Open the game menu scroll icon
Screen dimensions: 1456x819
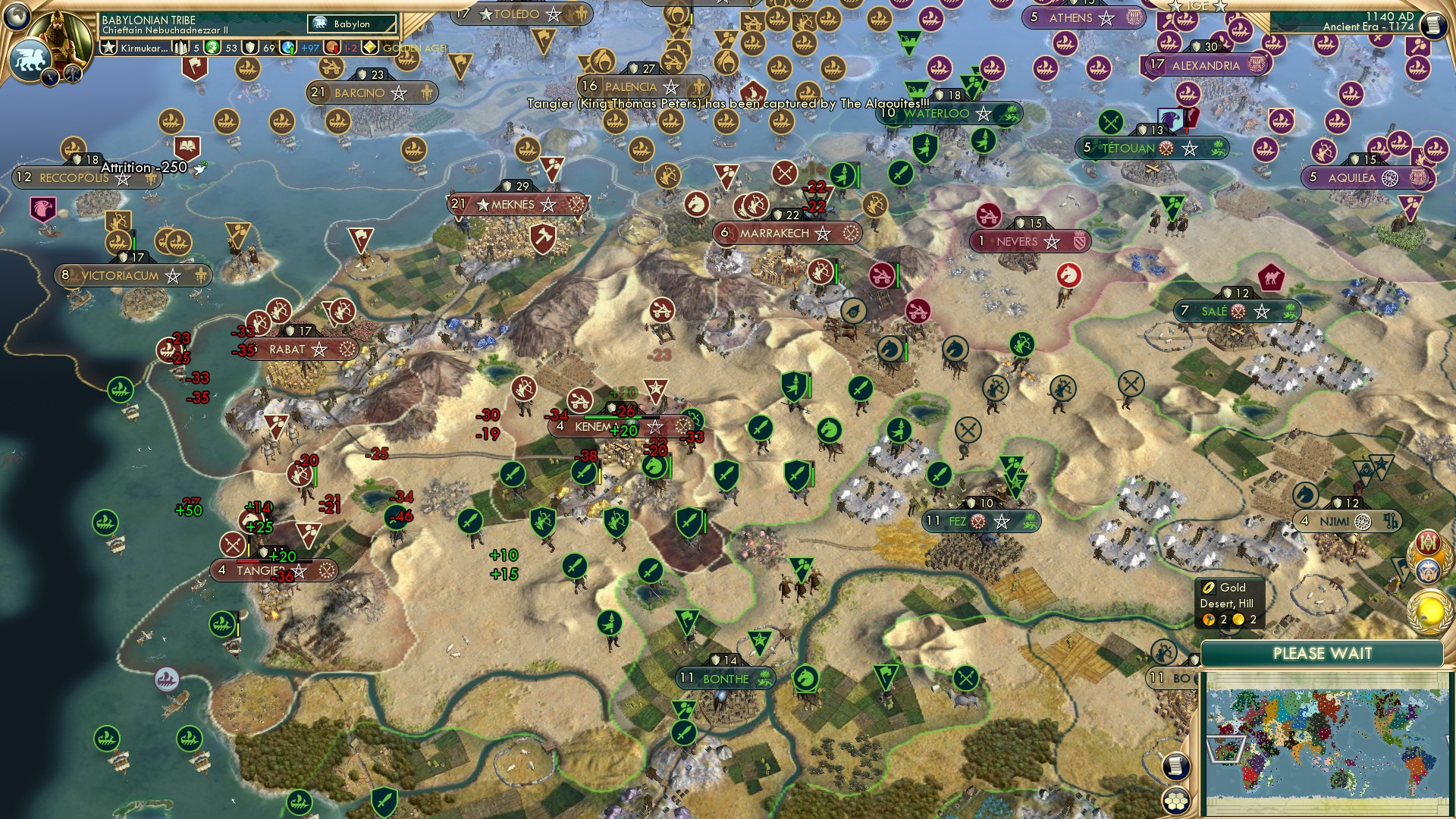click(x=1434, y=25)
